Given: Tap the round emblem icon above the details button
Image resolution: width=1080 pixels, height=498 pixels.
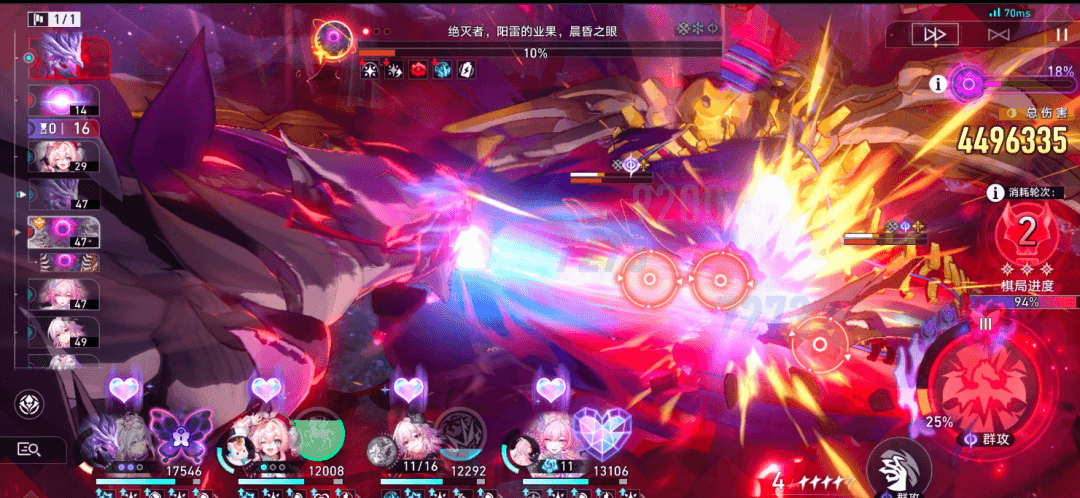Looking at the screenshot, I should coord(30,404).
